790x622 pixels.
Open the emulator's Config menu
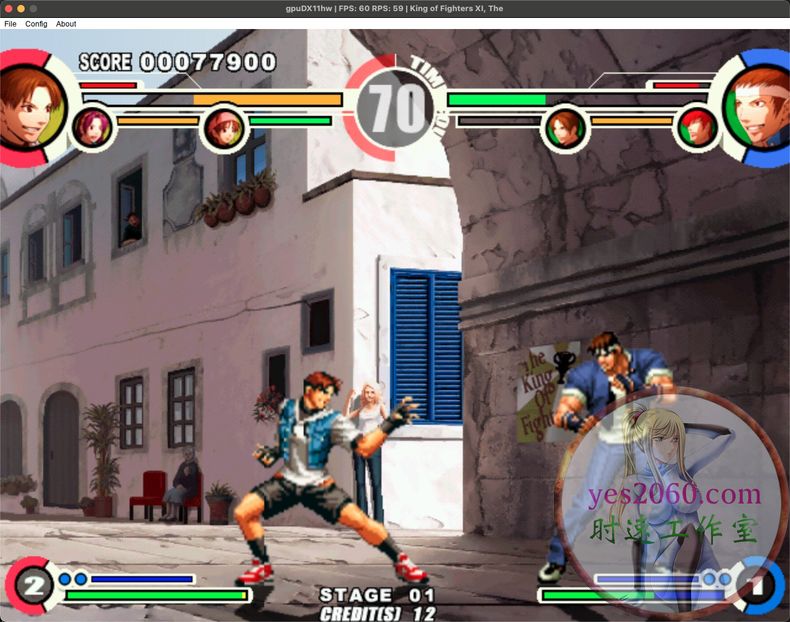(36, 23)
